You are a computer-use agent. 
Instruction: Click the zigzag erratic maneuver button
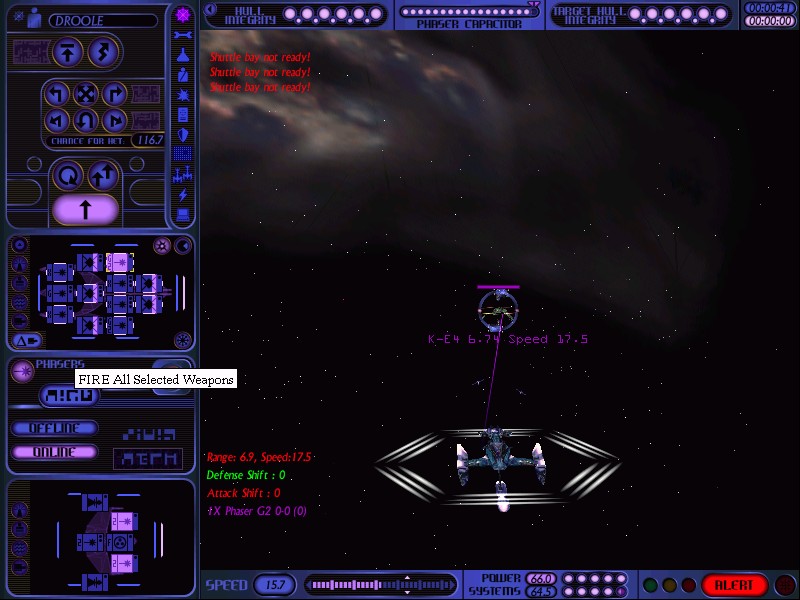click(x=103, y=53)
